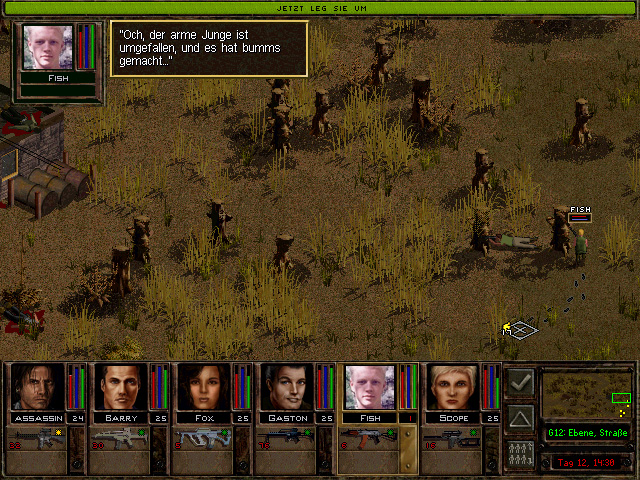640x480 pixels.
Task: Click the sector overview minimap
Action: point(588,394)
